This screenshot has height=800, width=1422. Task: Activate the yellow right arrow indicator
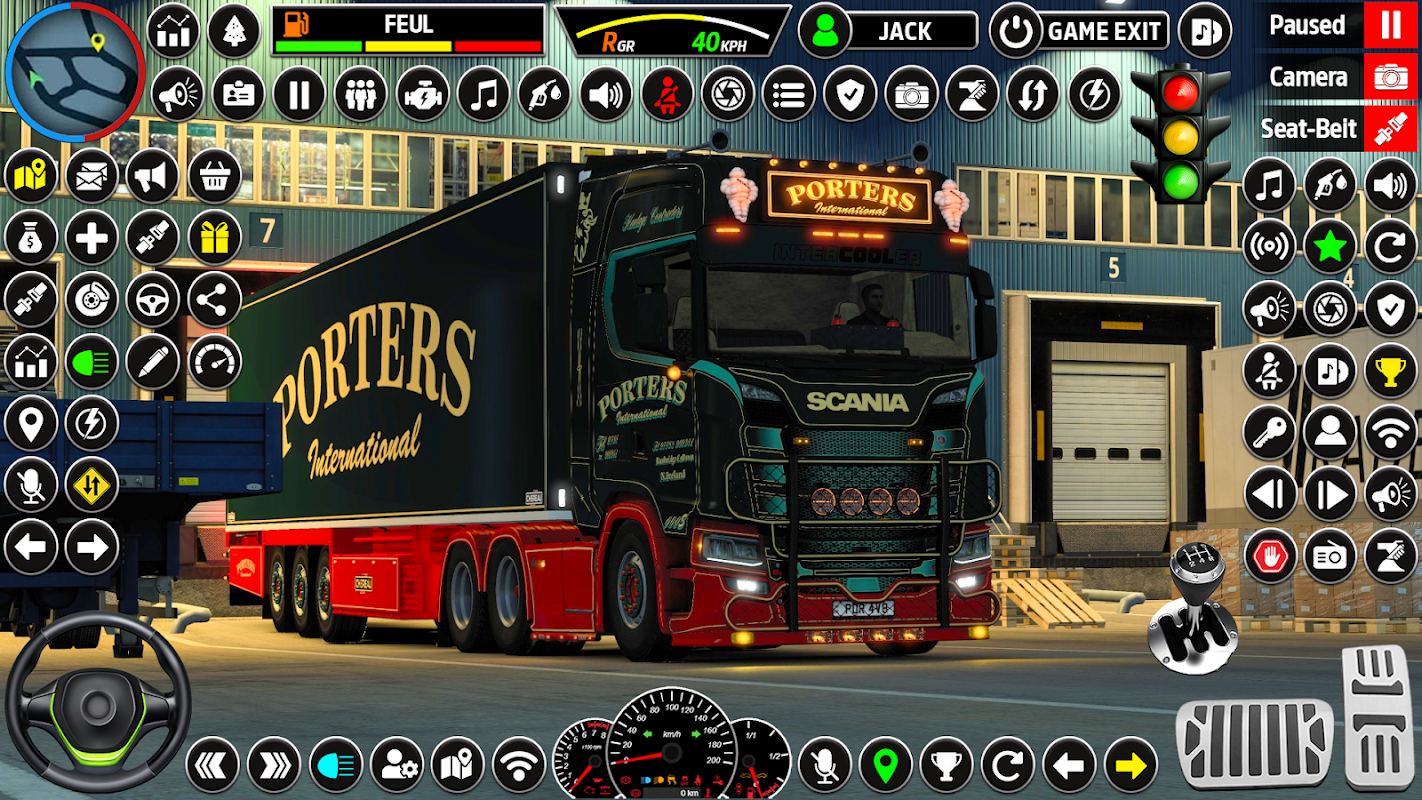point(1130,765)
